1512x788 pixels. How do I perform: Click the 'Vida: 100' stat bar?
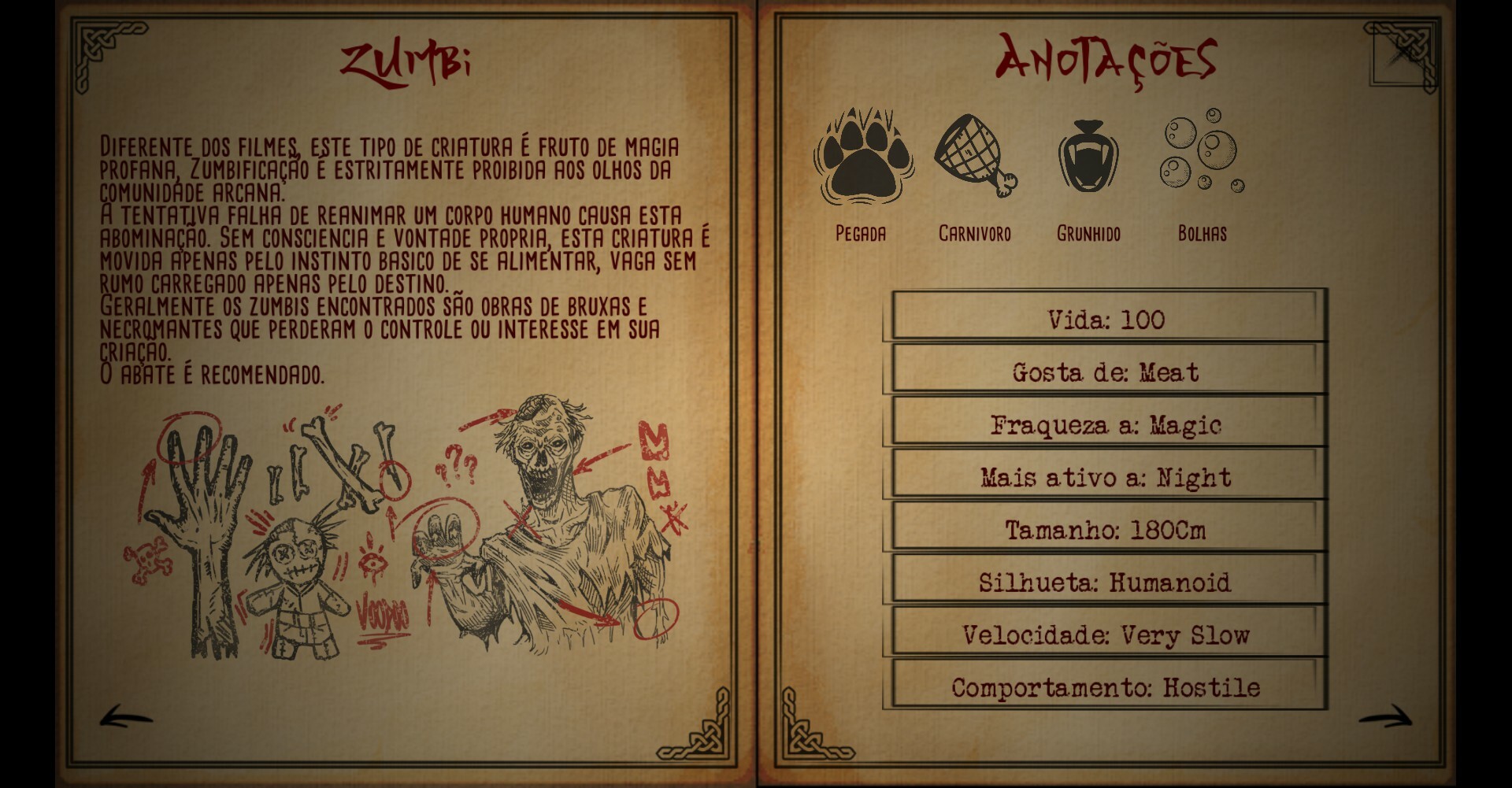(1106, 320)
